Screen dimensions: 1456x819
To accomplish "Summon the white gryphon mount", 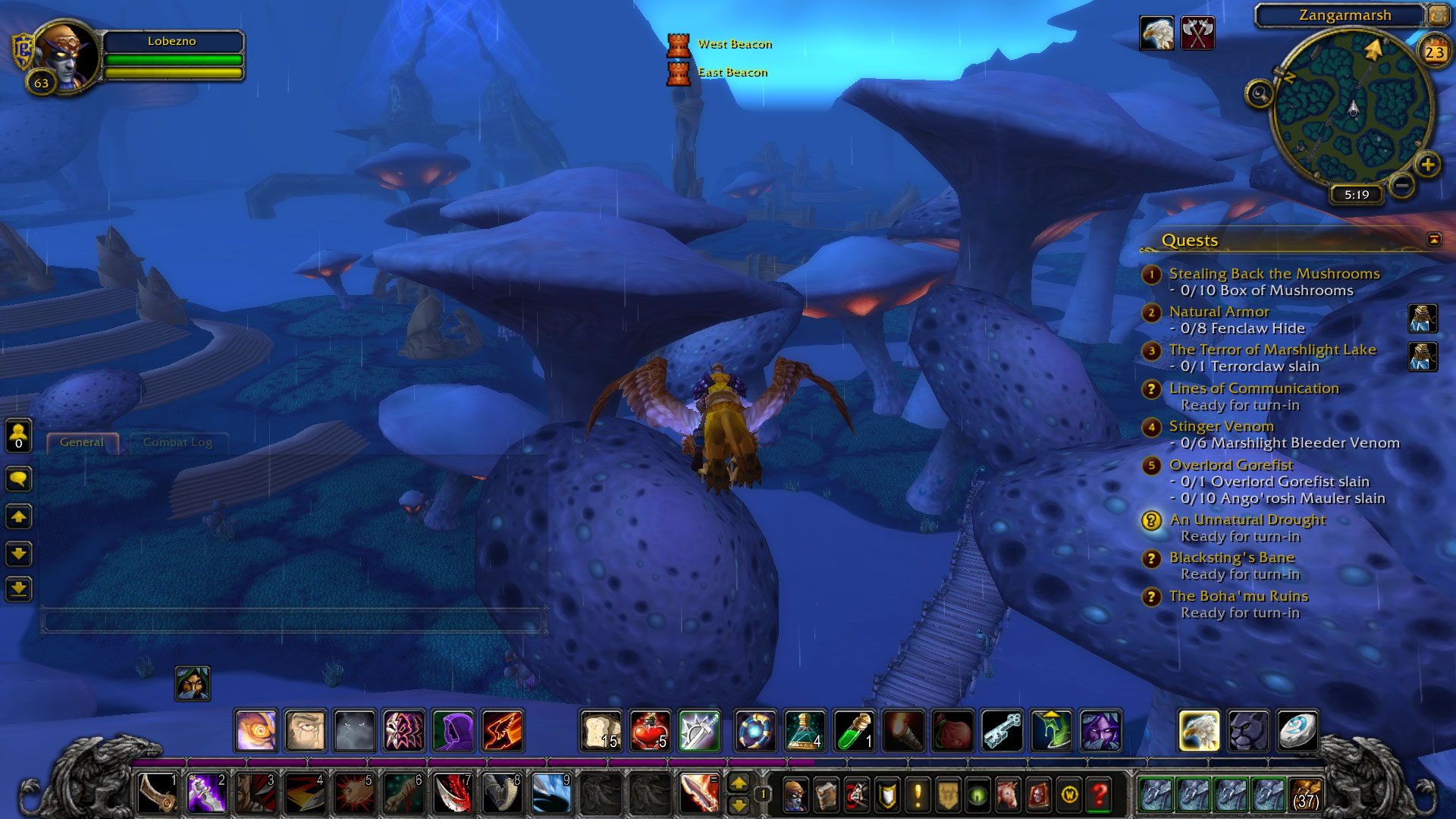I will [x=1198, y=731].
